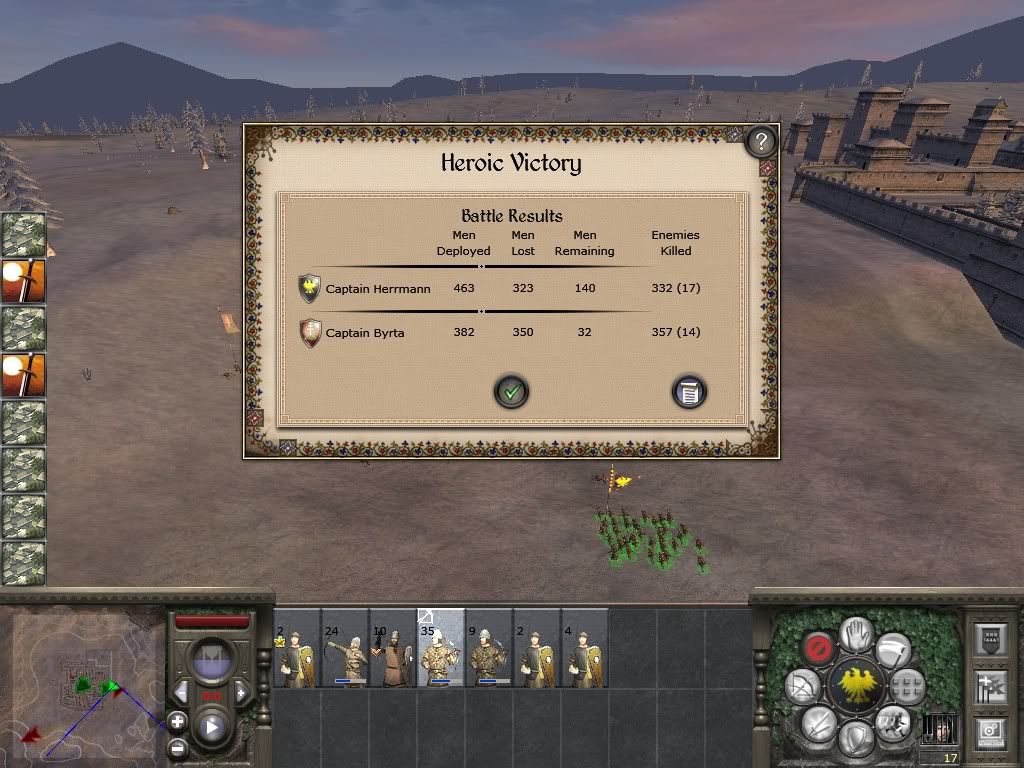Open the unit formations grid button

(x=908, y=686)
